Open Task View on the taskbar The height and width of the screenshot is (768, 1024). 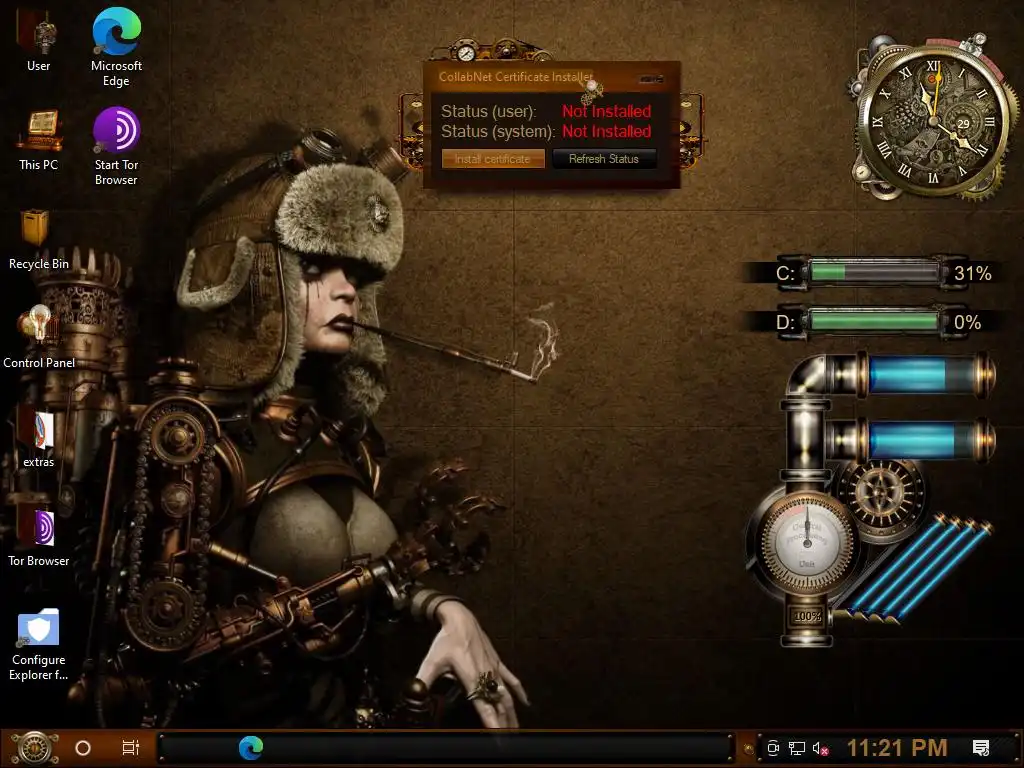pos(130,747)
